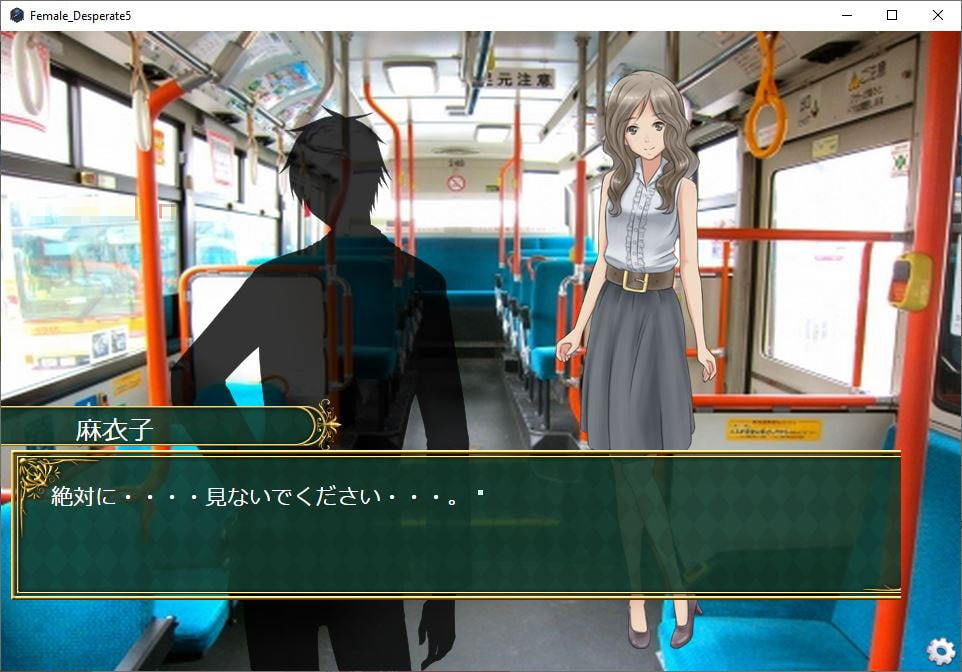This screenshot has height=672, width=962.
Task: Maximize the game window
Action: click(892, 15)
